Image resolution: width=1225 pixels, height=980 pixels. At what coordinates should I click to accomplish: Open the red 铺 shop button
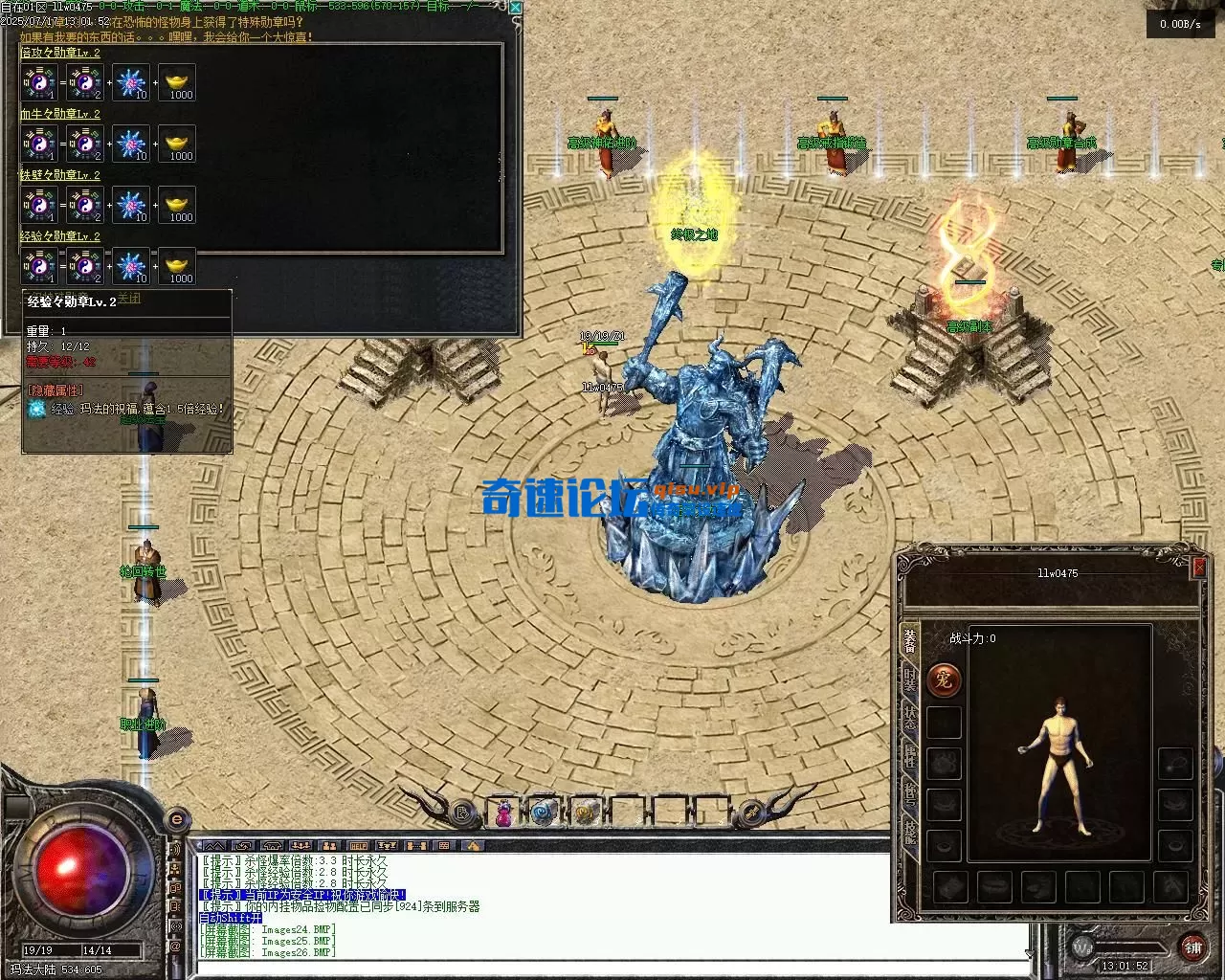click(1192, 947)
